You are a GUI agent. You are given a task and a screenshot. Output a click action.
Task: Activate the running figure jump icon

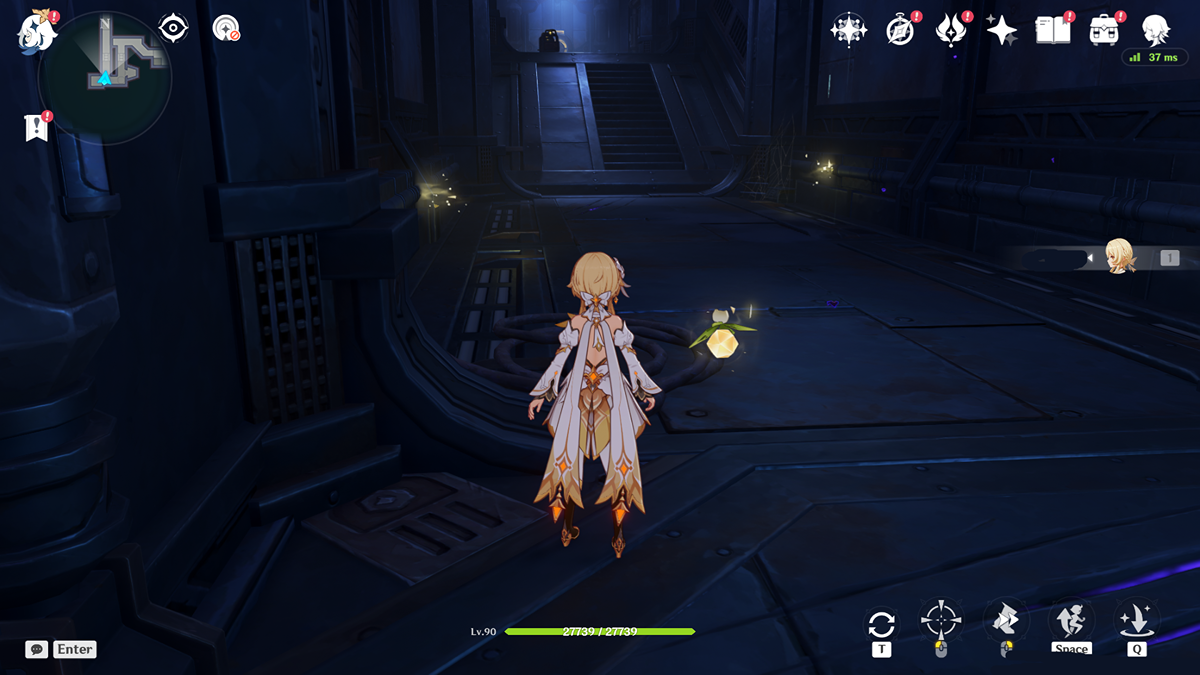tap(1069, 620)
